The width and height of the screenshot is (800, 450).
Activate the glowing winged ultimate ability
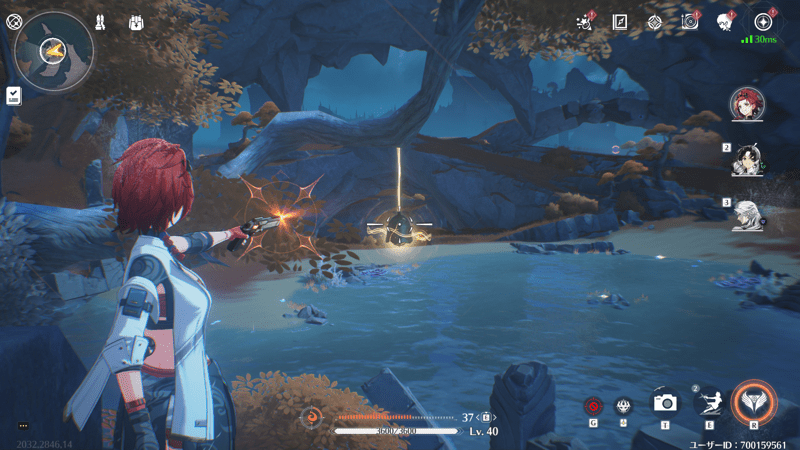point(753,402)
